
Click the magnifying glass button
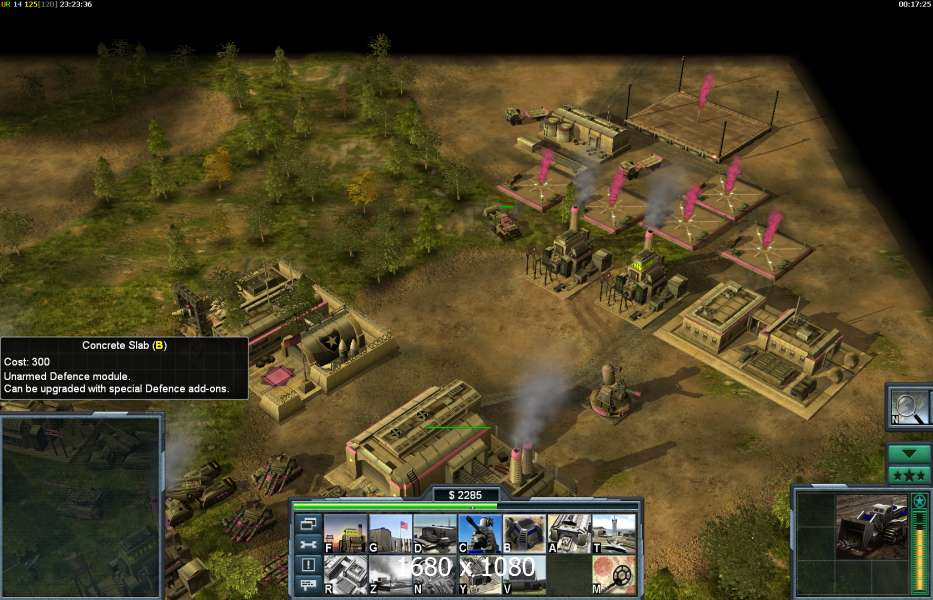pyautogui.click(x=909, y=406)
